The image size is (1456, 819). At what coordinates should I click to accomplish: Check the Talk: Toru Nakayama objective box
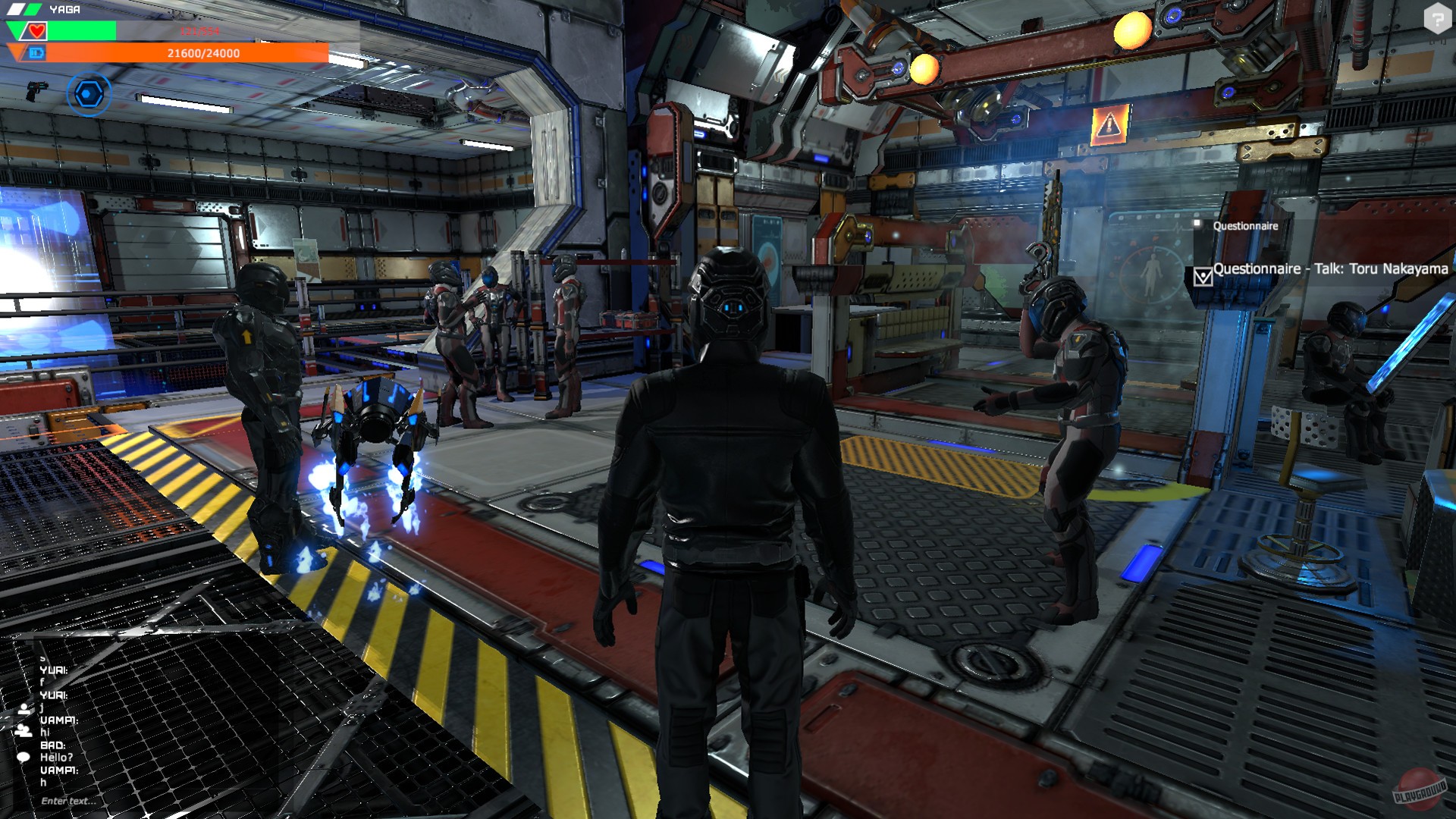point(1203,276)
